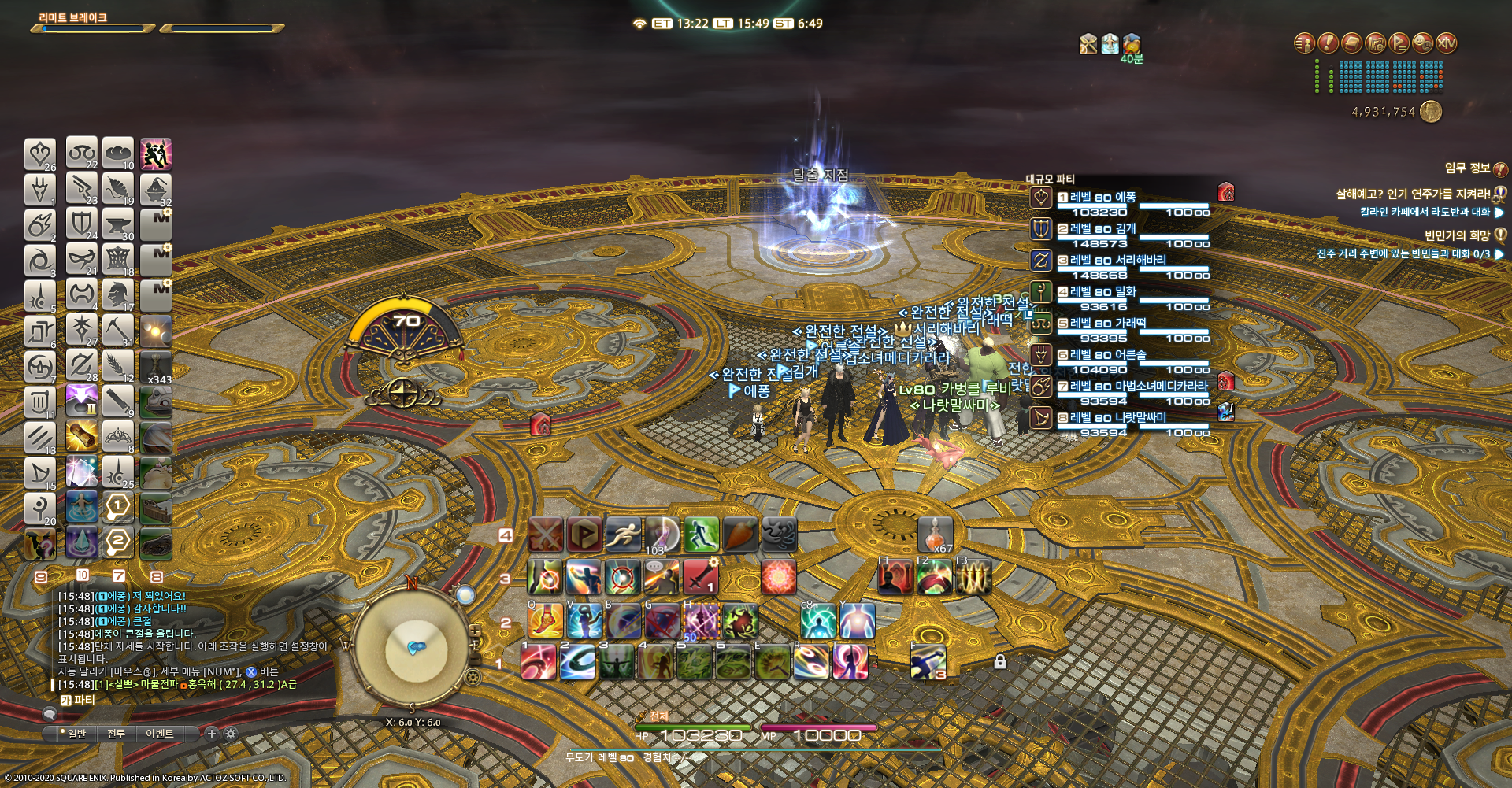This screenshot has width=1512, height=788.
Task: Open chat log settings gear
Action: [x=231, y=734]
